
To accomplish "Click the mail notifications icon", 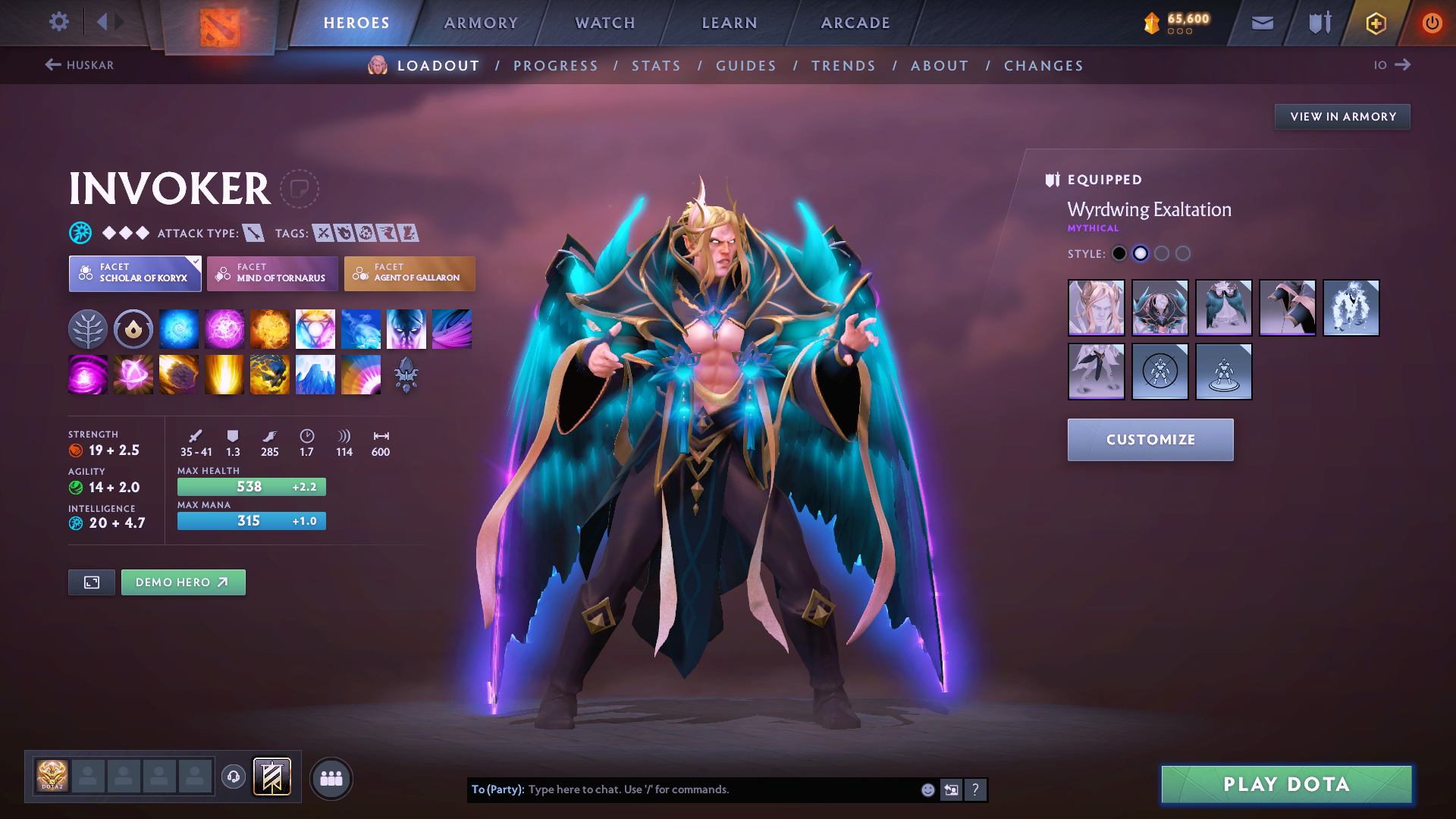I will point(1261,23).
